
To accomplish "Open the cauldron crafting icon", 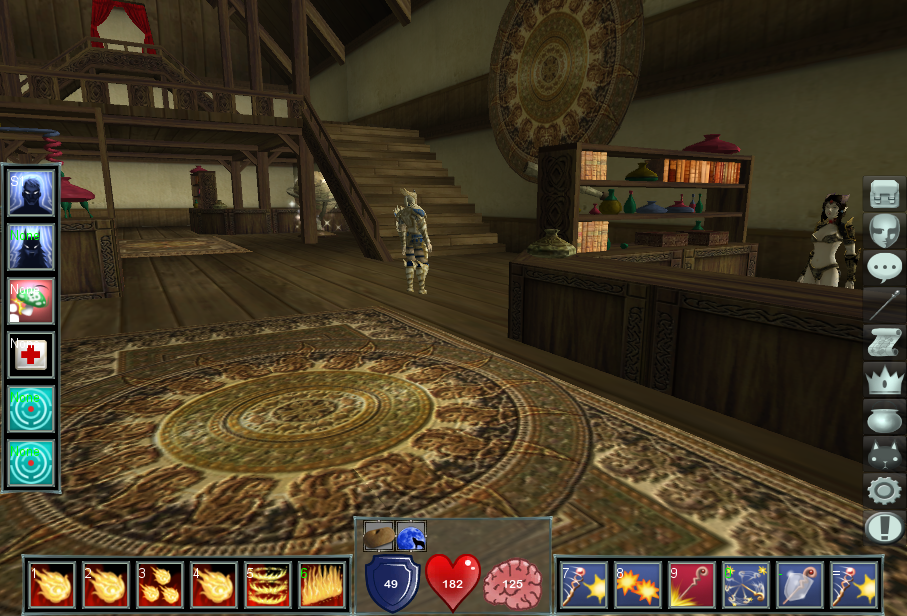I will pos(884,417).
